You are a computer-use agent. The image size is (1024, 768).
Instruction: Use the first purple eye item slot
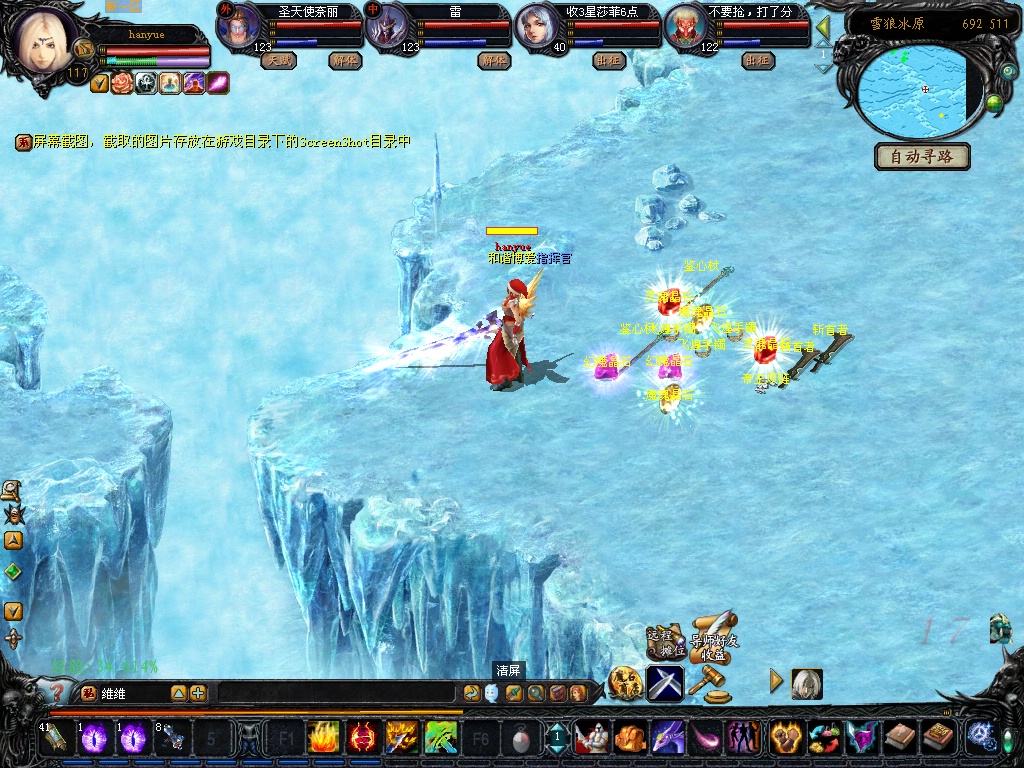point(96,738)
